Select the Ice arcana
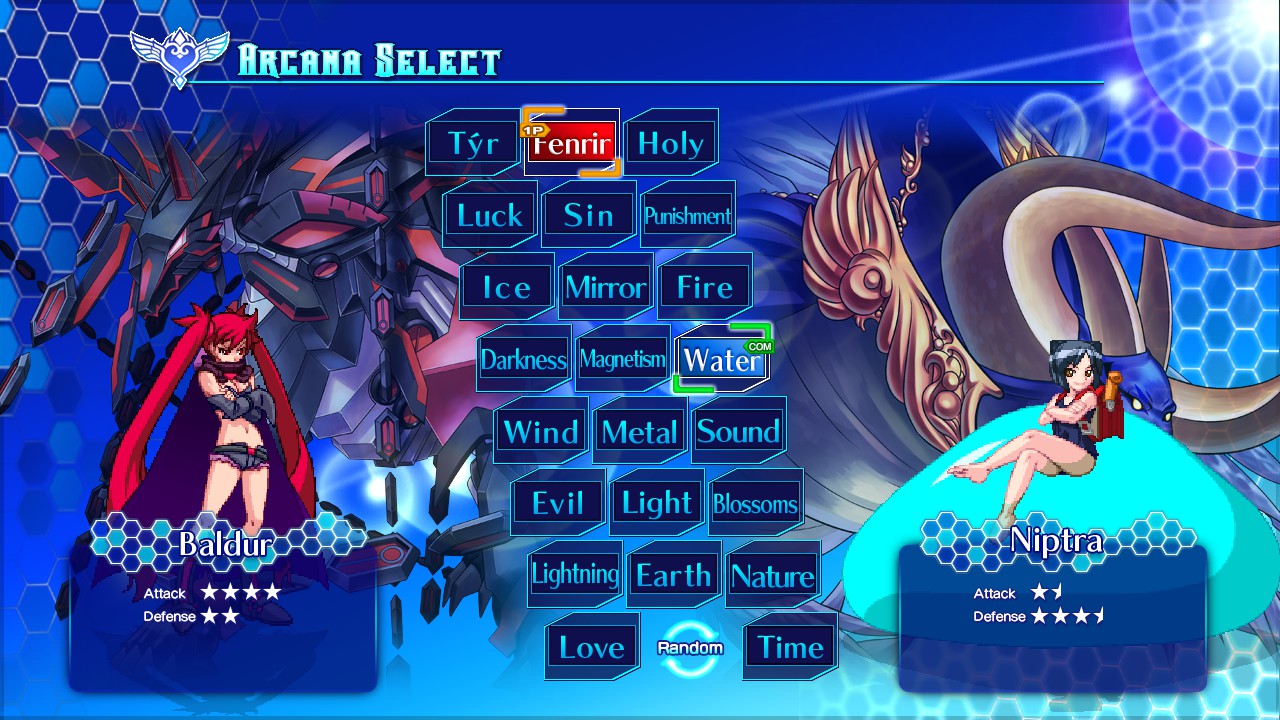The image size is (1280, 720). [x=507, y=287]
